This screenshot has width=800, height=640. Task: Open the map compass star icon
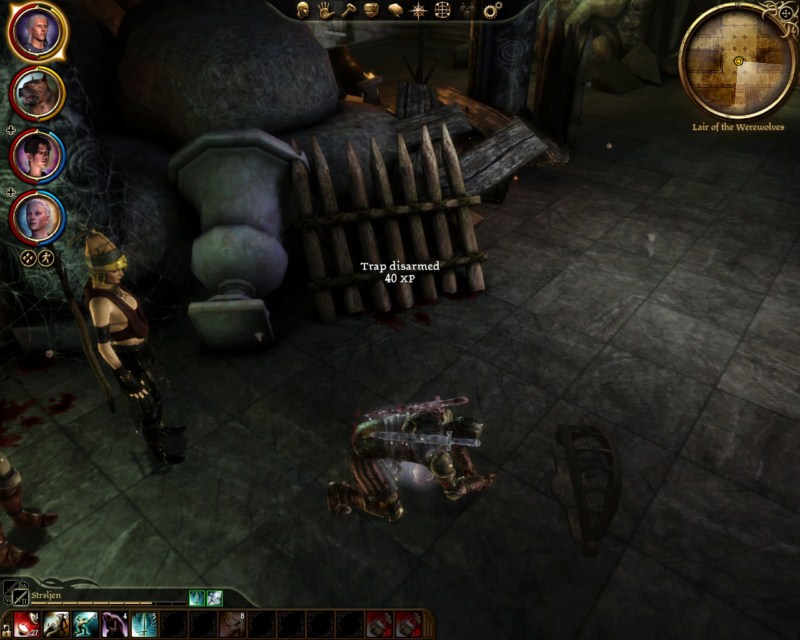(x=419, y=10)
